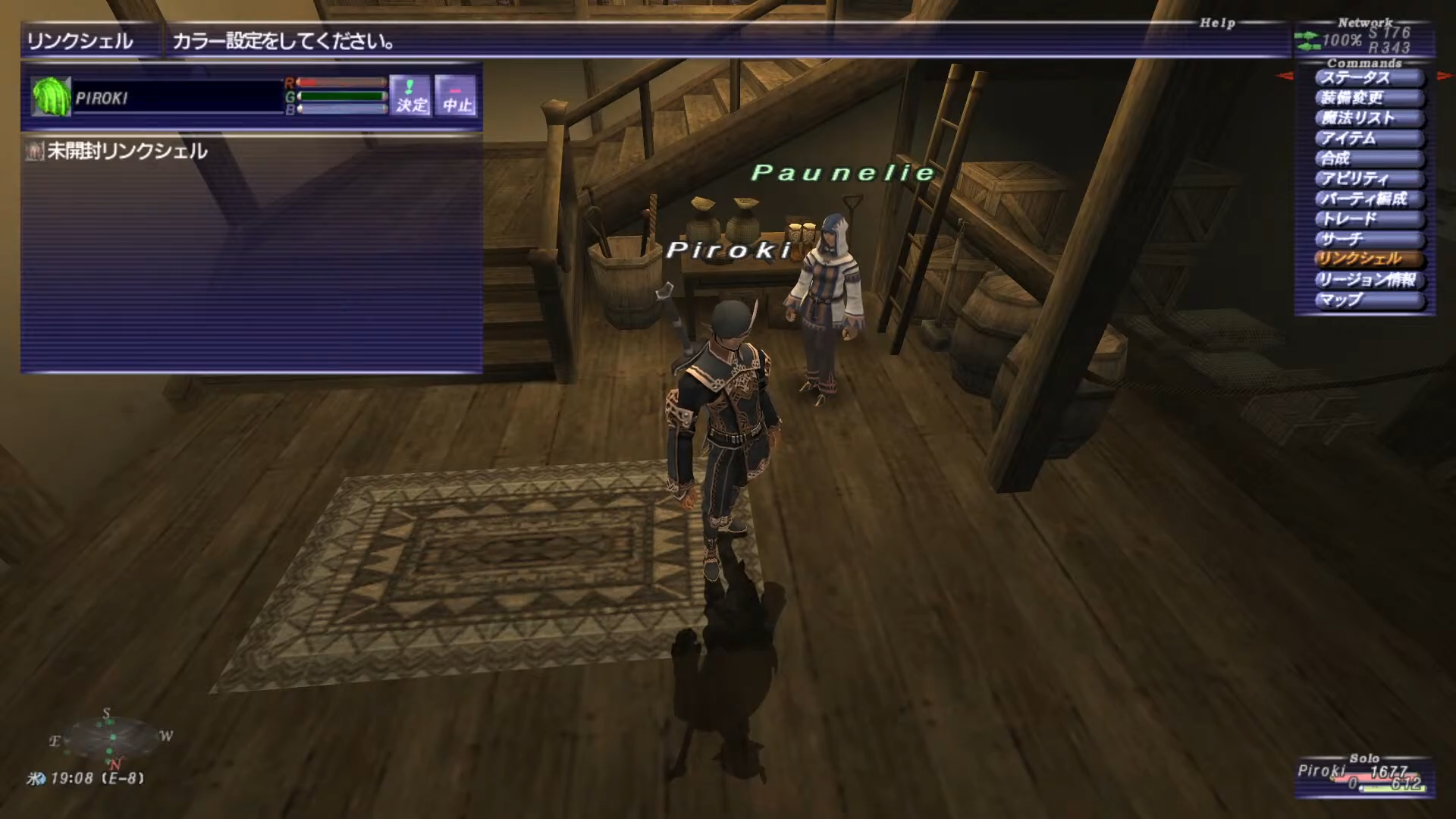1456x819 pixels.
Task: Confirm the color with the 決定 button
Action: pos(410,96)
